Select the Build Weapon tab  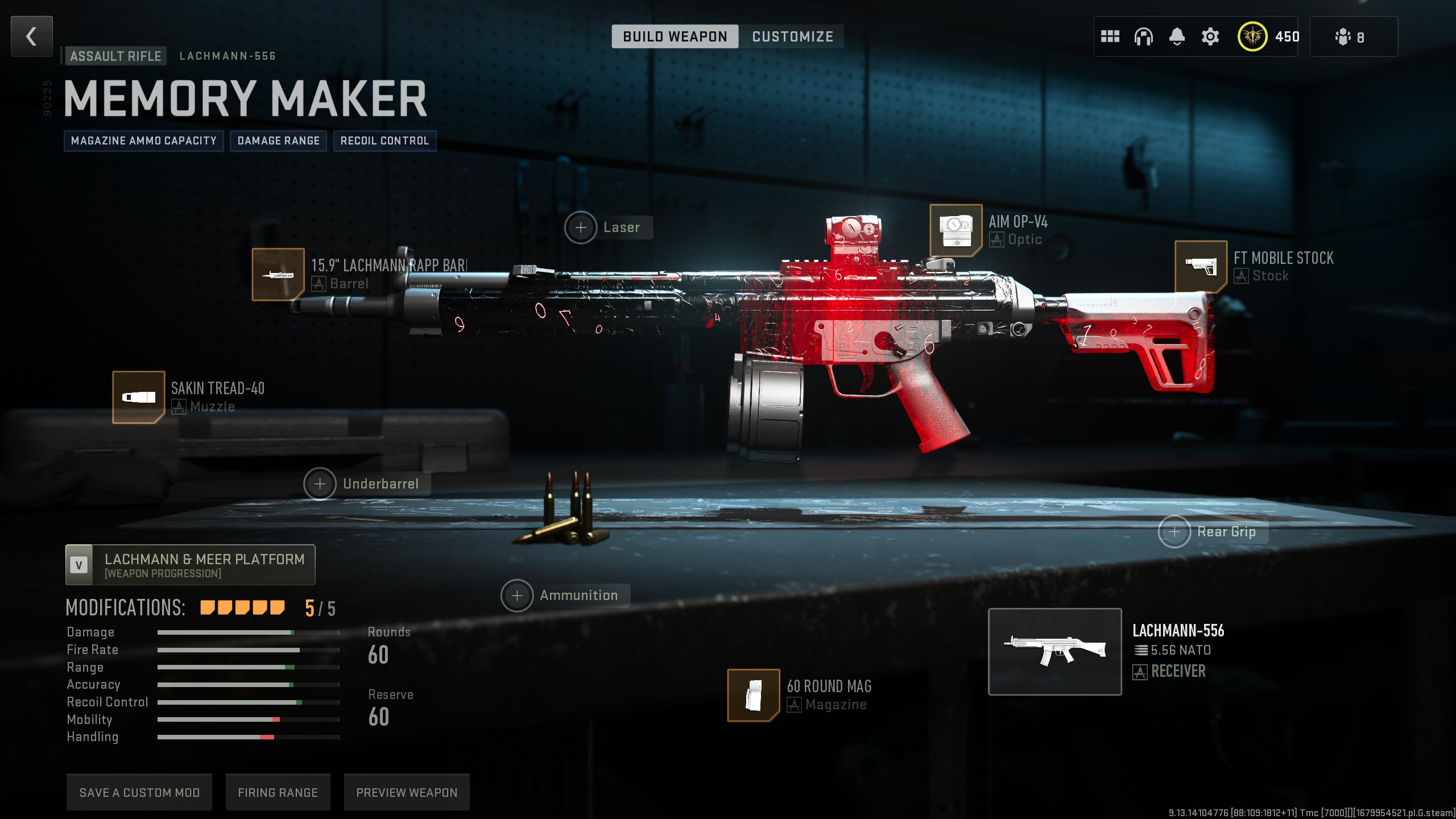click(675, 36)
